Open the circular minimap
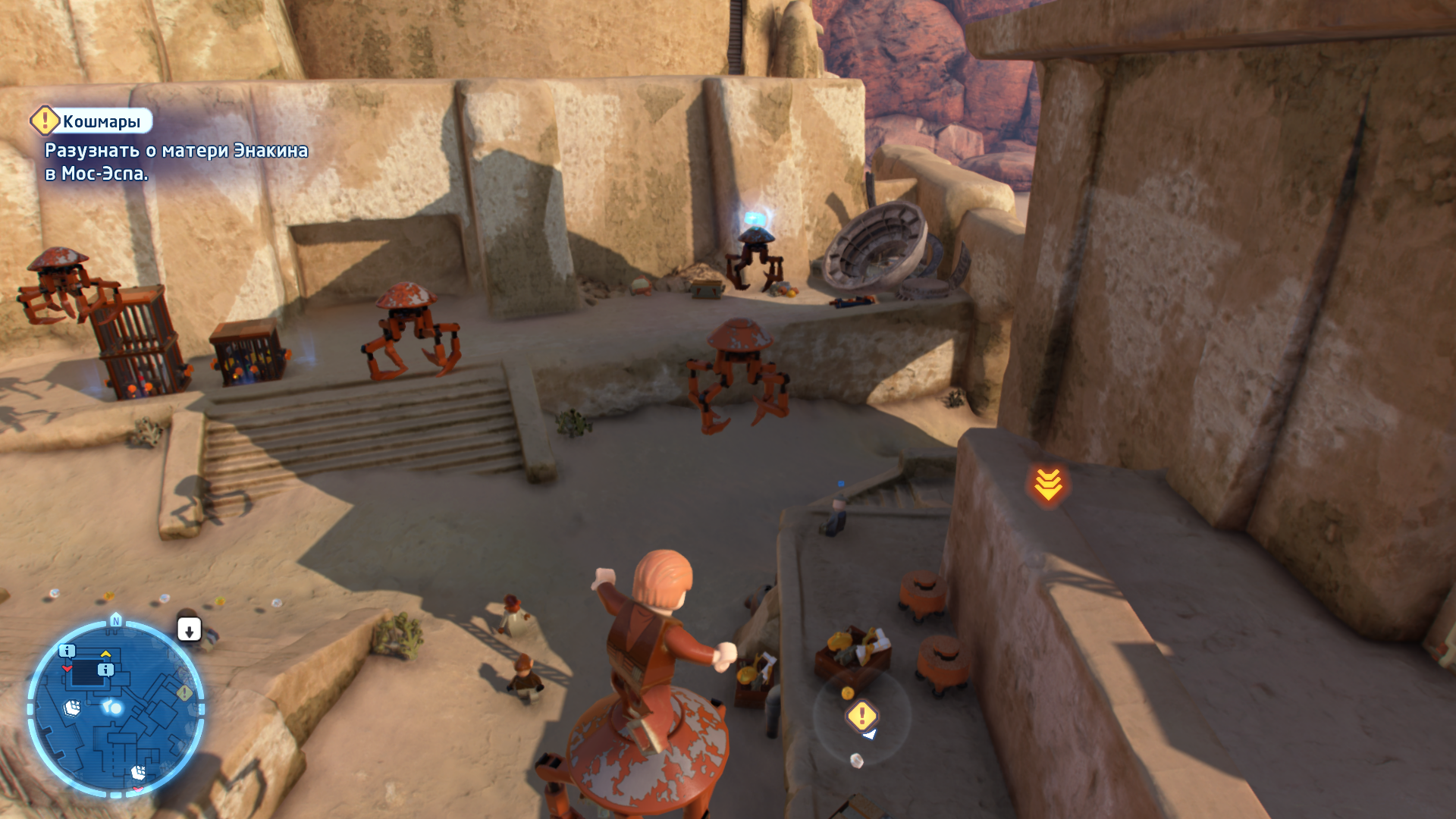 coord(115,708)
